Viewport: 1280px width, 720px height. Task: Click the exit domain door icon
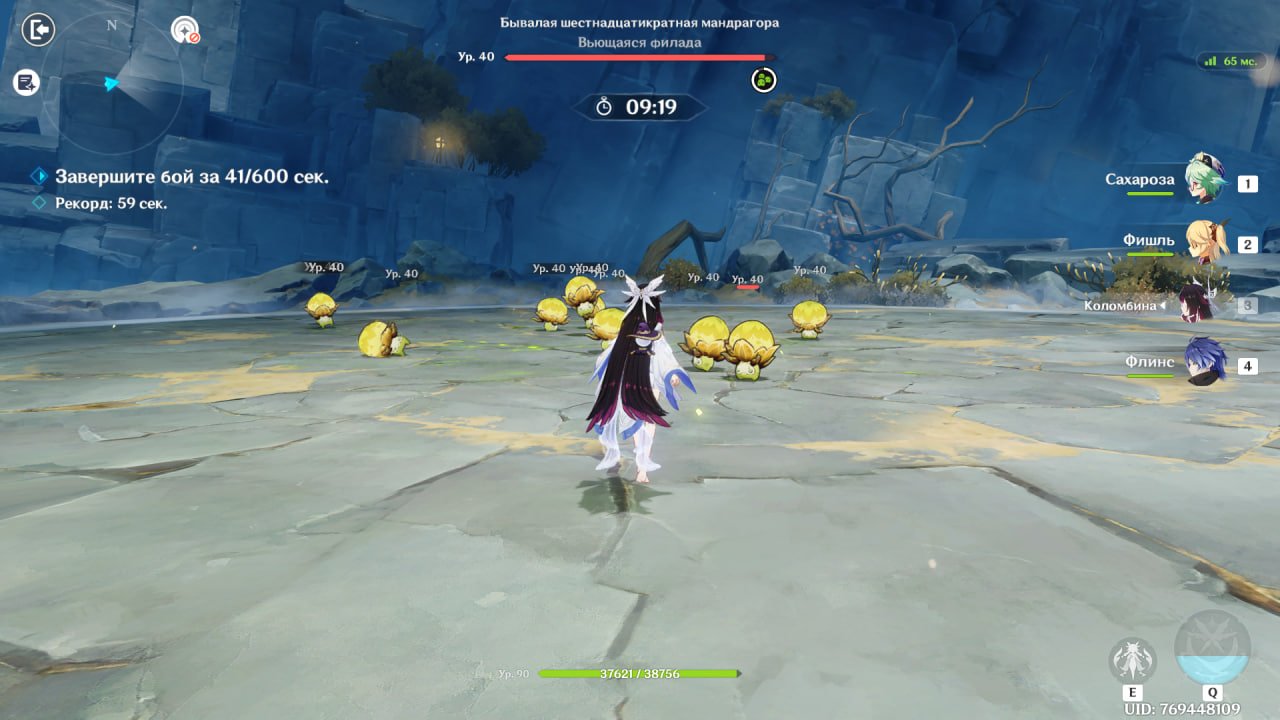tap(38, 30)
